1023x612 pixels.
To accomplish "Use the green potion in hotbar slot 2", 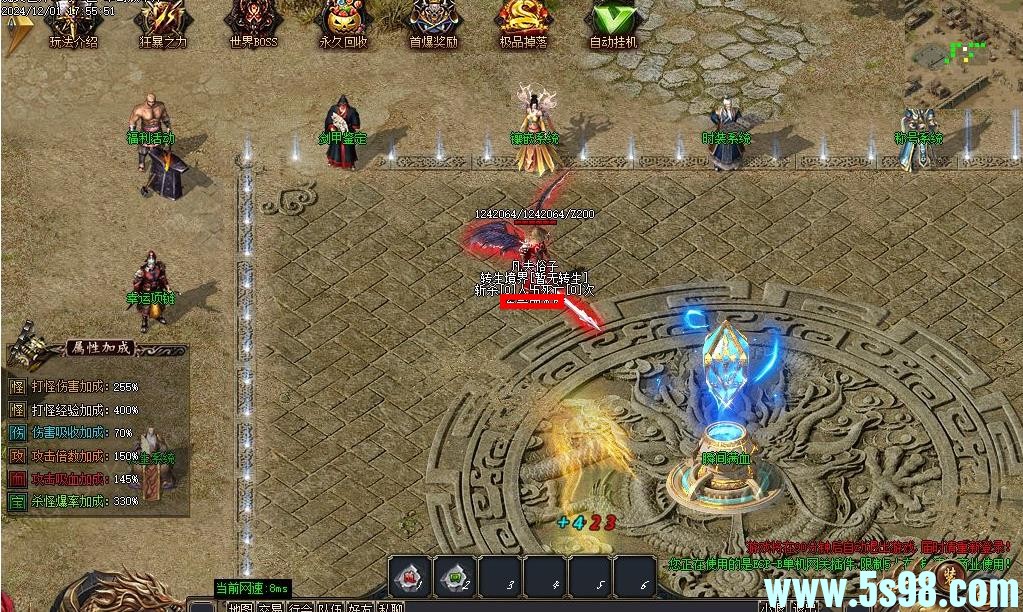I will pyautogui.click(x=455, y=575).
